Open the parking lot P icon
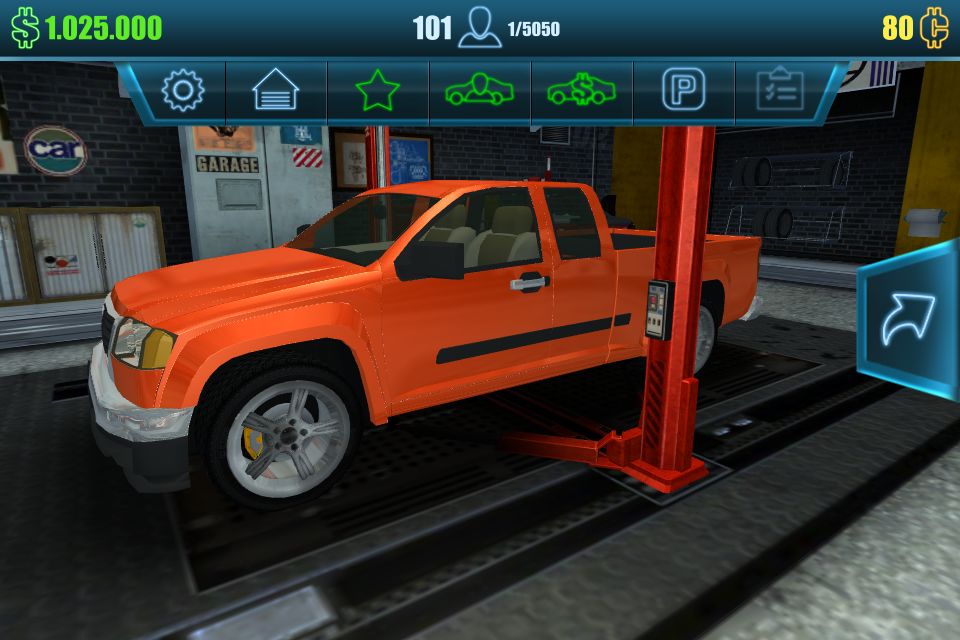This screenshot has width=960, height=640. tap(684, 91)
